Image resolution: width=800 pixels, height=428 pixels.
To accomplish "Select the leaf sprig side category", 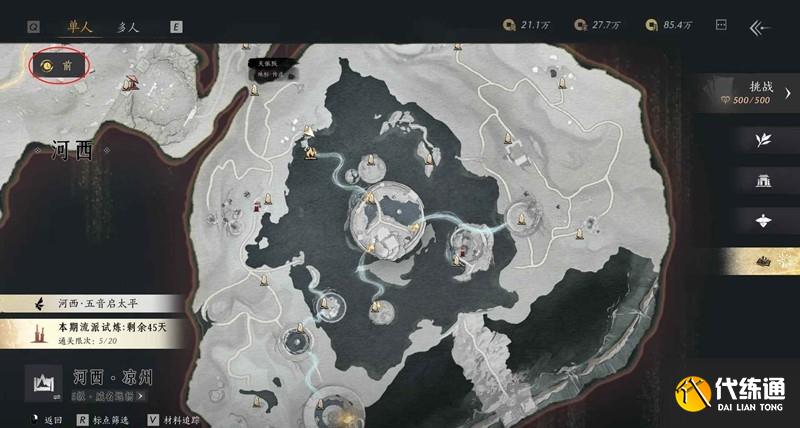I will tap(763, 139).
